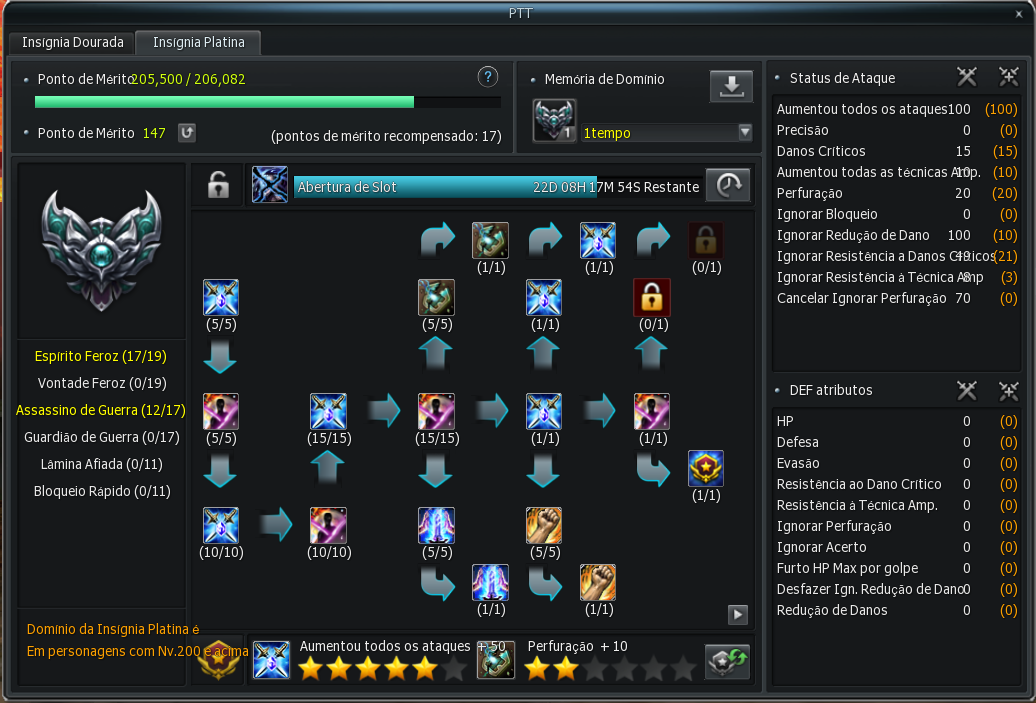Select the (15/15) crossed swords skill node

coord(328,411)
